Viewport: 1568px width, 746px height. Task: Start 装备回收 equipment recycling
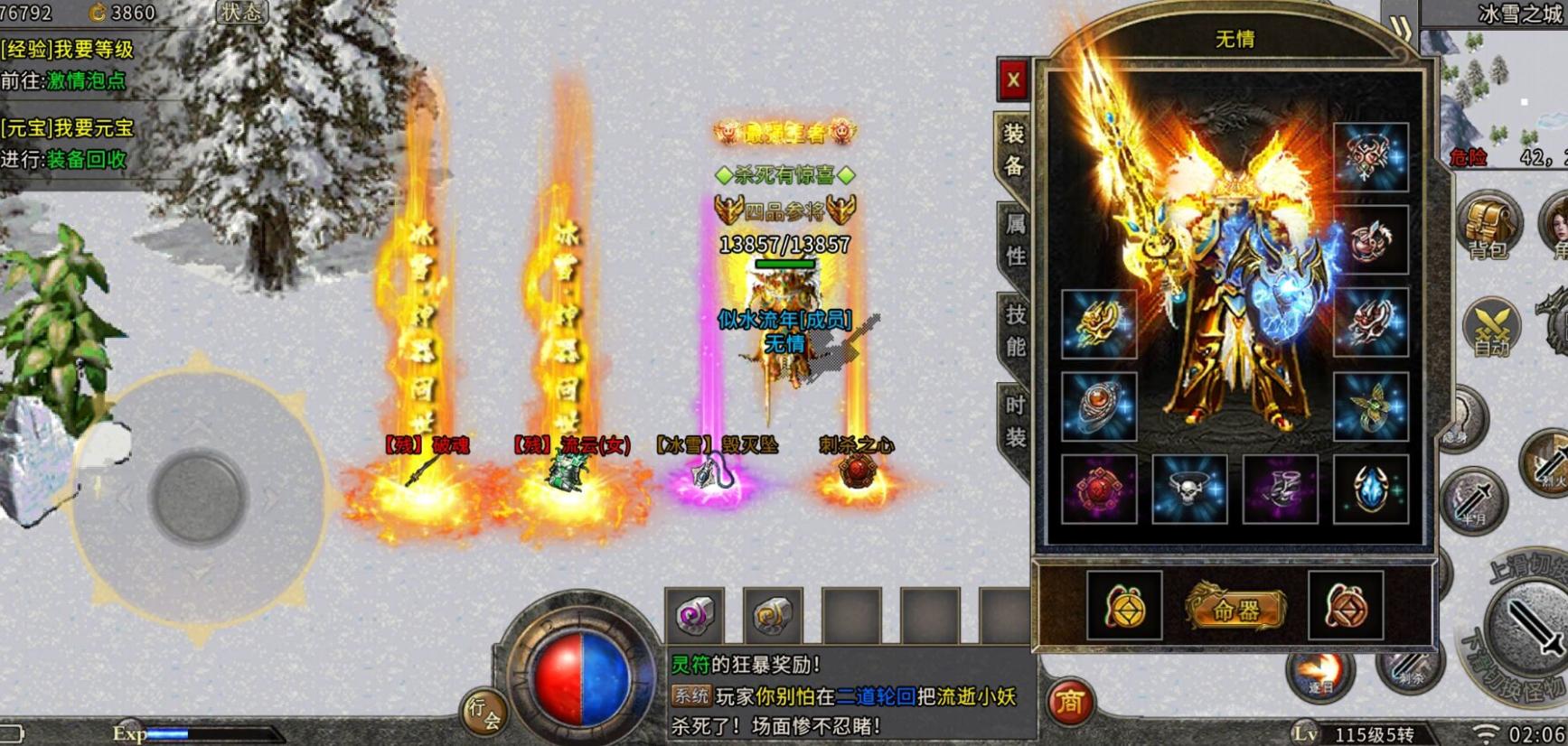(x=87, y=160)
